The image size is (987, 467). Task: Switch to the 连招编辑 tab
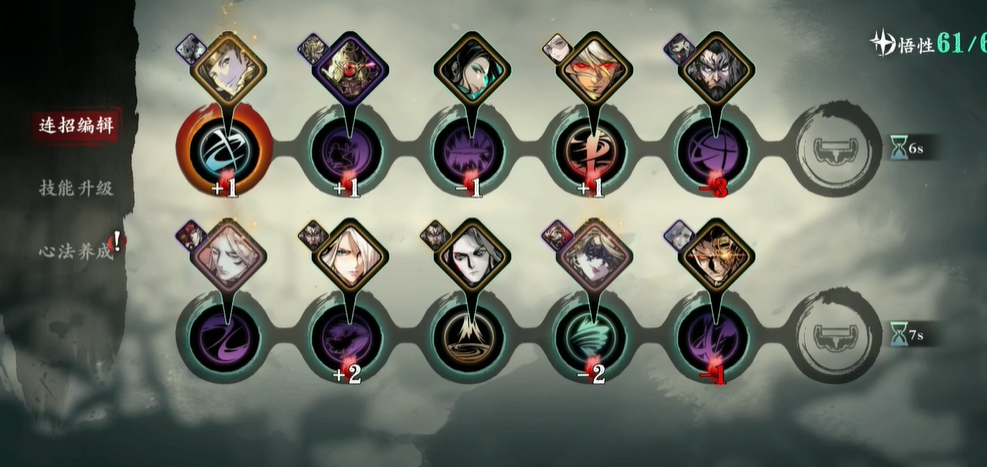73,125
